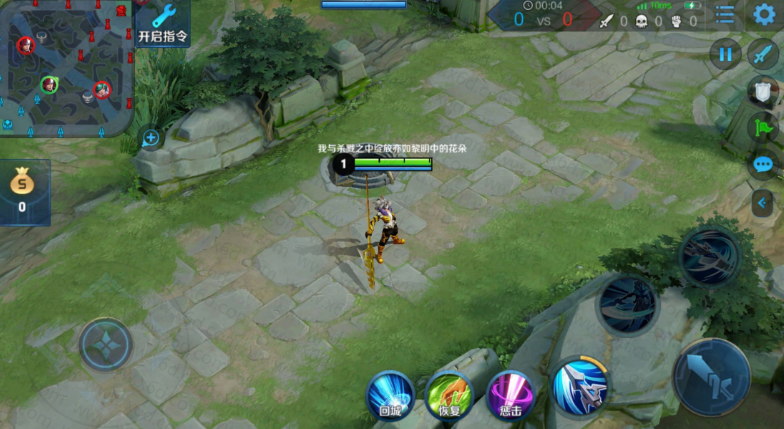Viewport: 784px width, 429px height.
Task: Activate the blue spear hero ability
Action: pos(580,387)
